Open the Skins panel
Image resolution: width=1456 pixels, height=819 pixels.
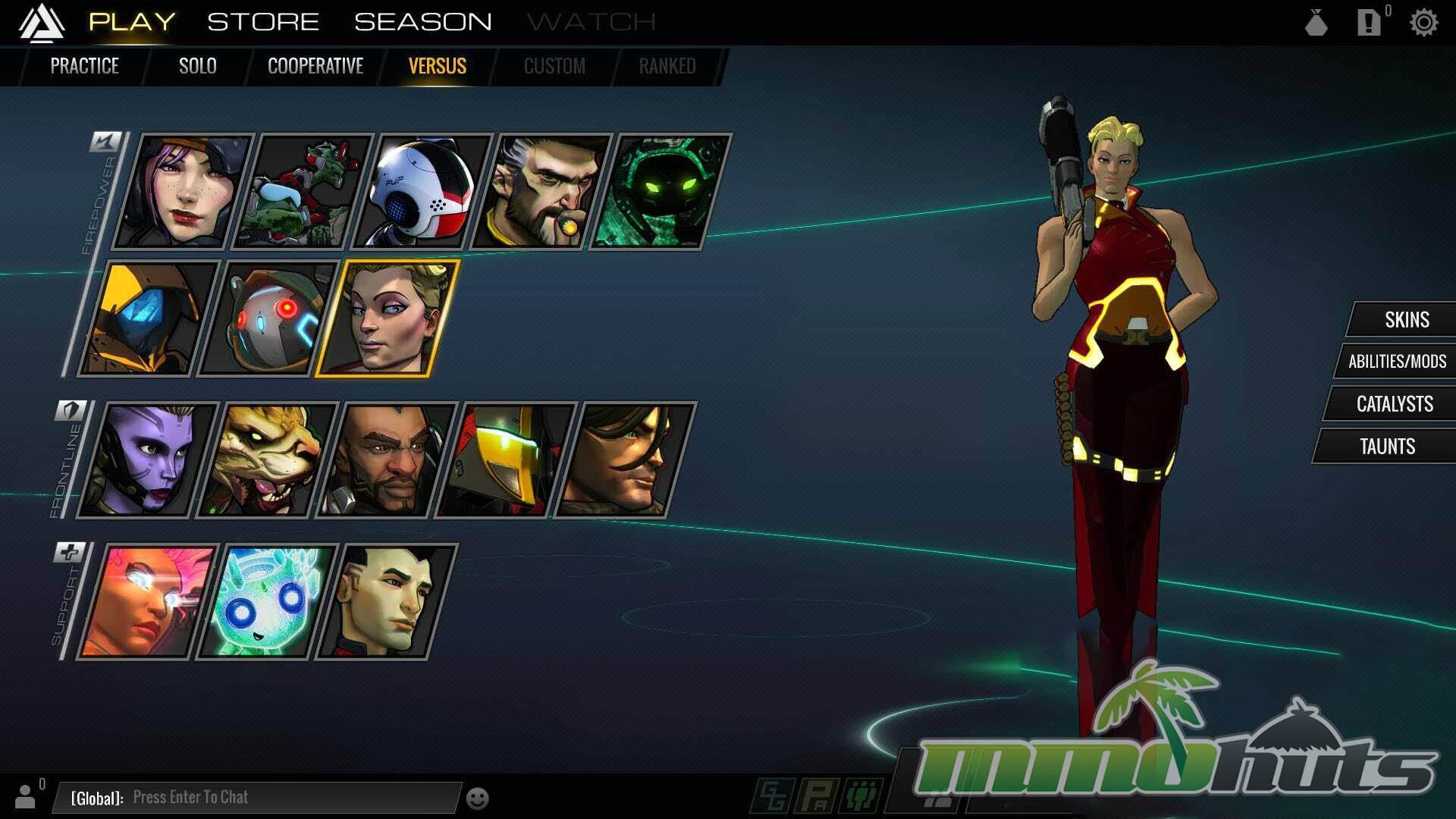pos(1406,320)
